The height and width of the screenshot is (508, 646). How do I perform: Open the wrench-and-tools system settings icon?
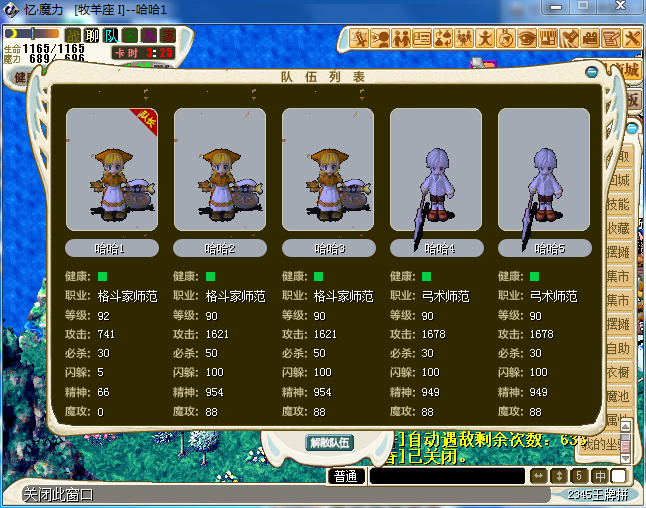tap(632, 38)
